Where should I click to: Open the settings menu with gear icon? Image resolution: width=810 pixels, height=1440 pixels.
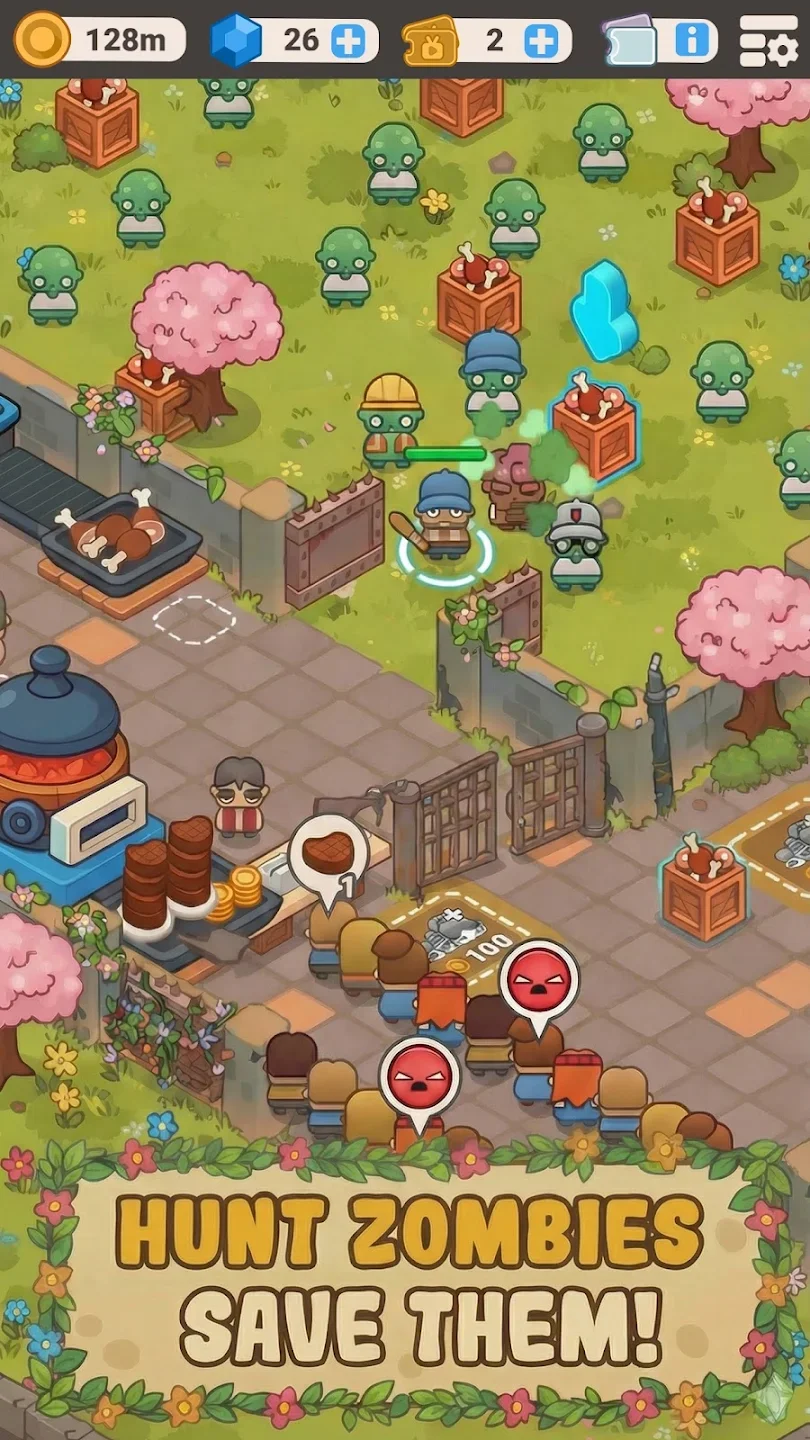[x=768, y=41]
